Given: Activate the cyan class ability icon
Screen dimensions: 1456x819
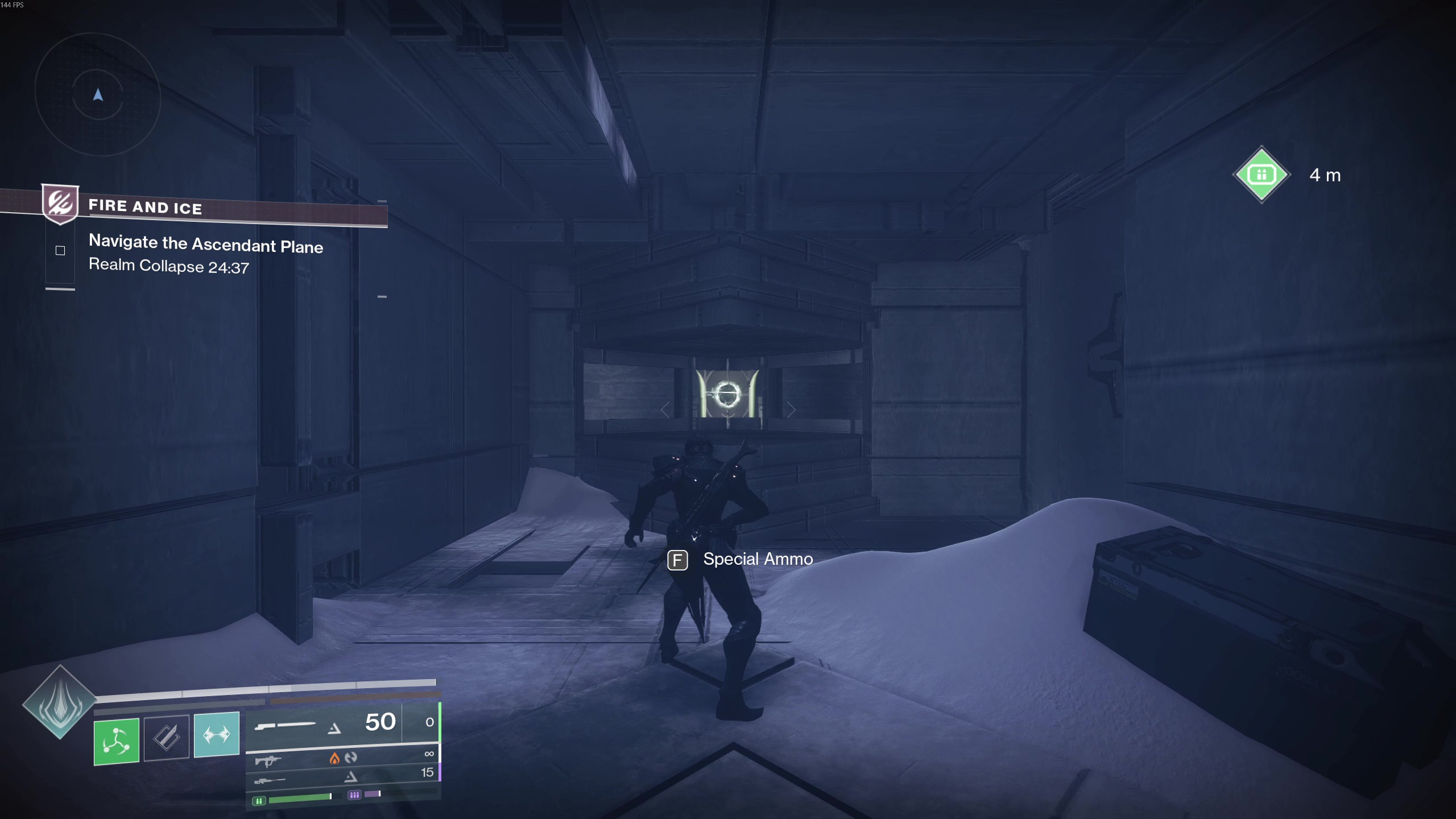Looking at the screenshot, I should 217,734.
